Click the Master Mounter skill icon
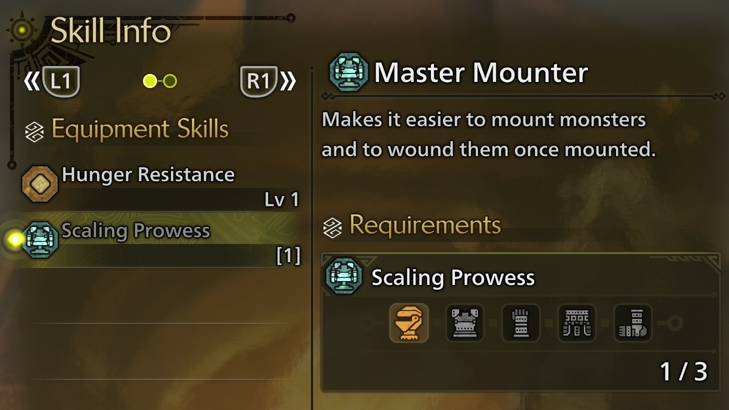Image resolution: width=729 pixels, height=410 pixels. [348, 73]
